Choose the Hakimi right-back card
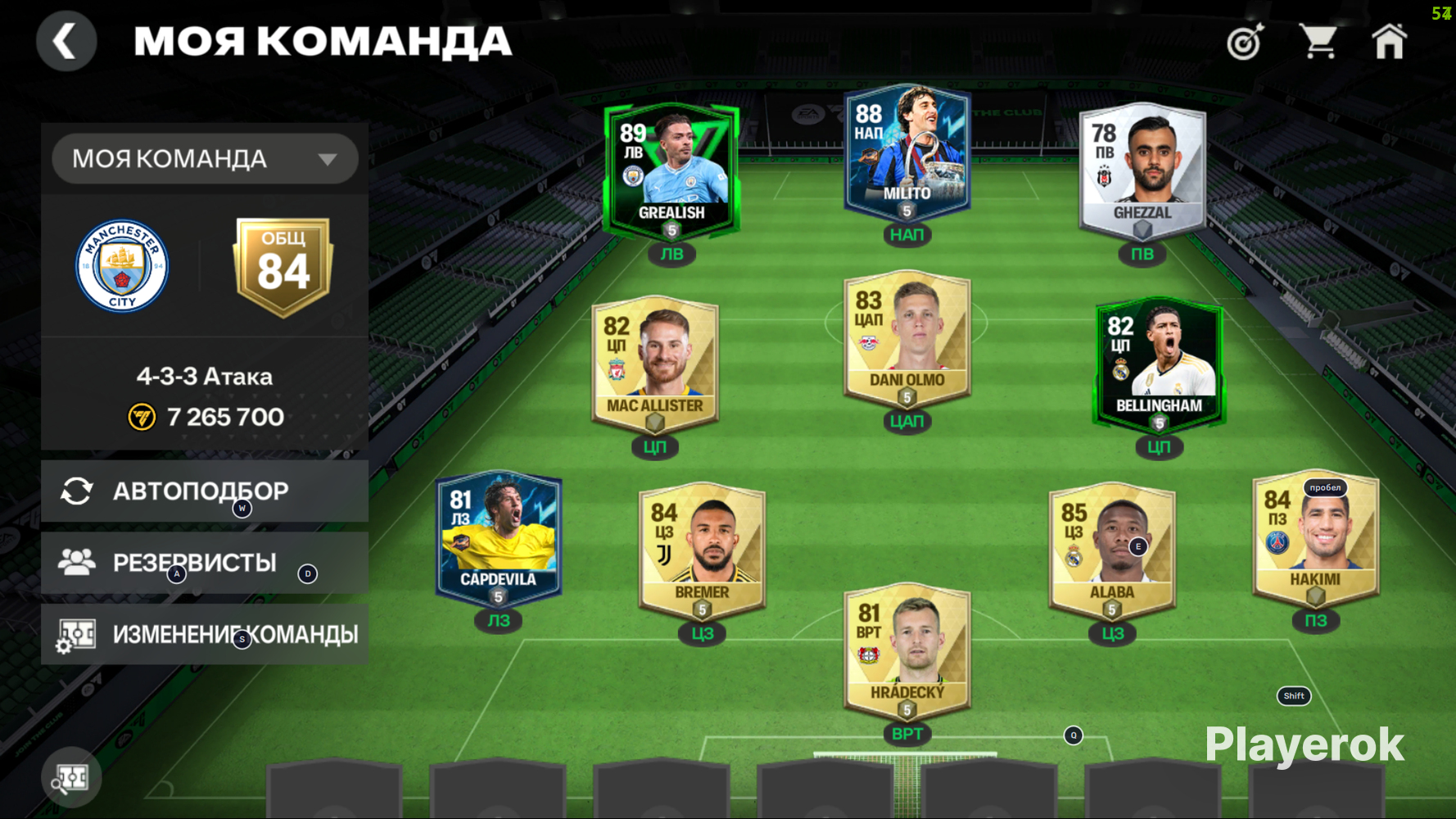This screenshot has height=819, width=1456. coord(1315,537)
